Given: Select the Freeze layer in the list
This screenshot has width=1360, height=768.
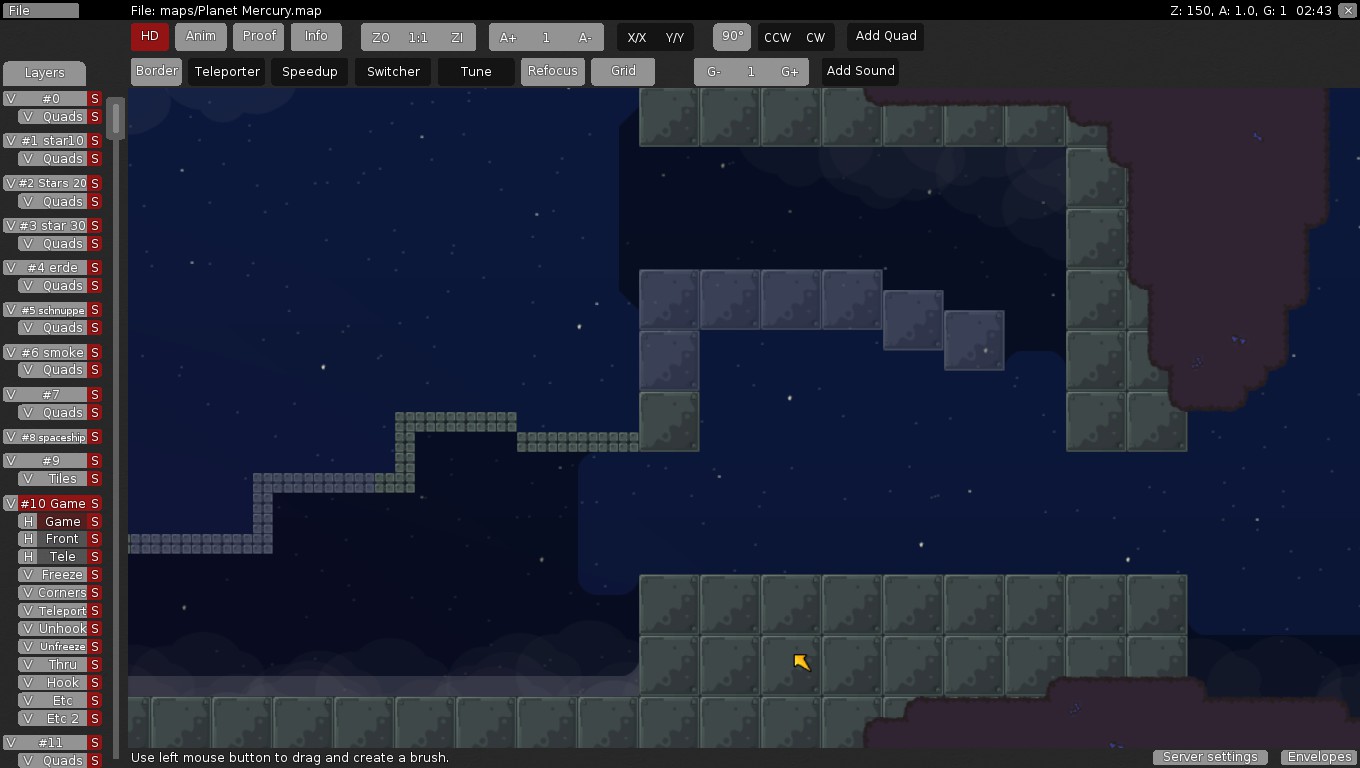Looking at the screenshot, I should click(x=62, y=575).
